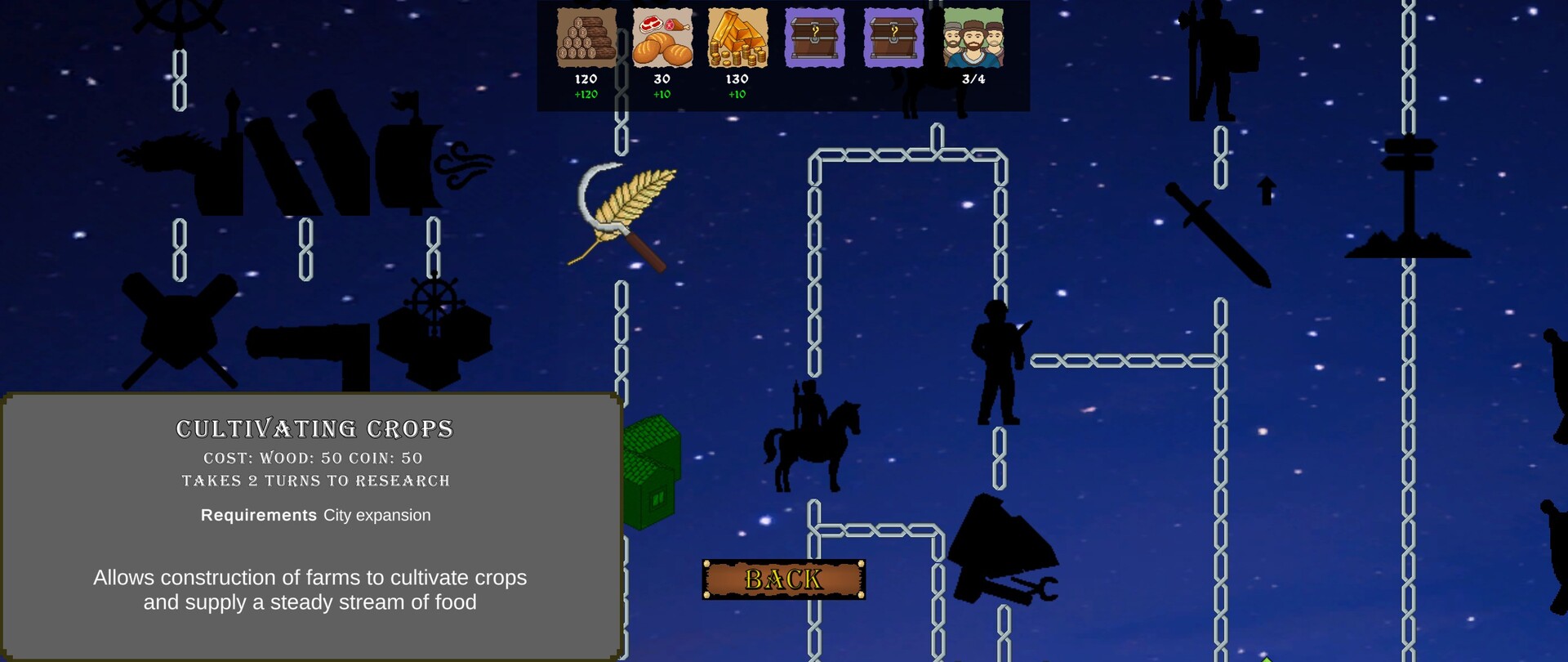Click the population counter showing 3/4
The image size is (1568, 662).
click(972, 79)
